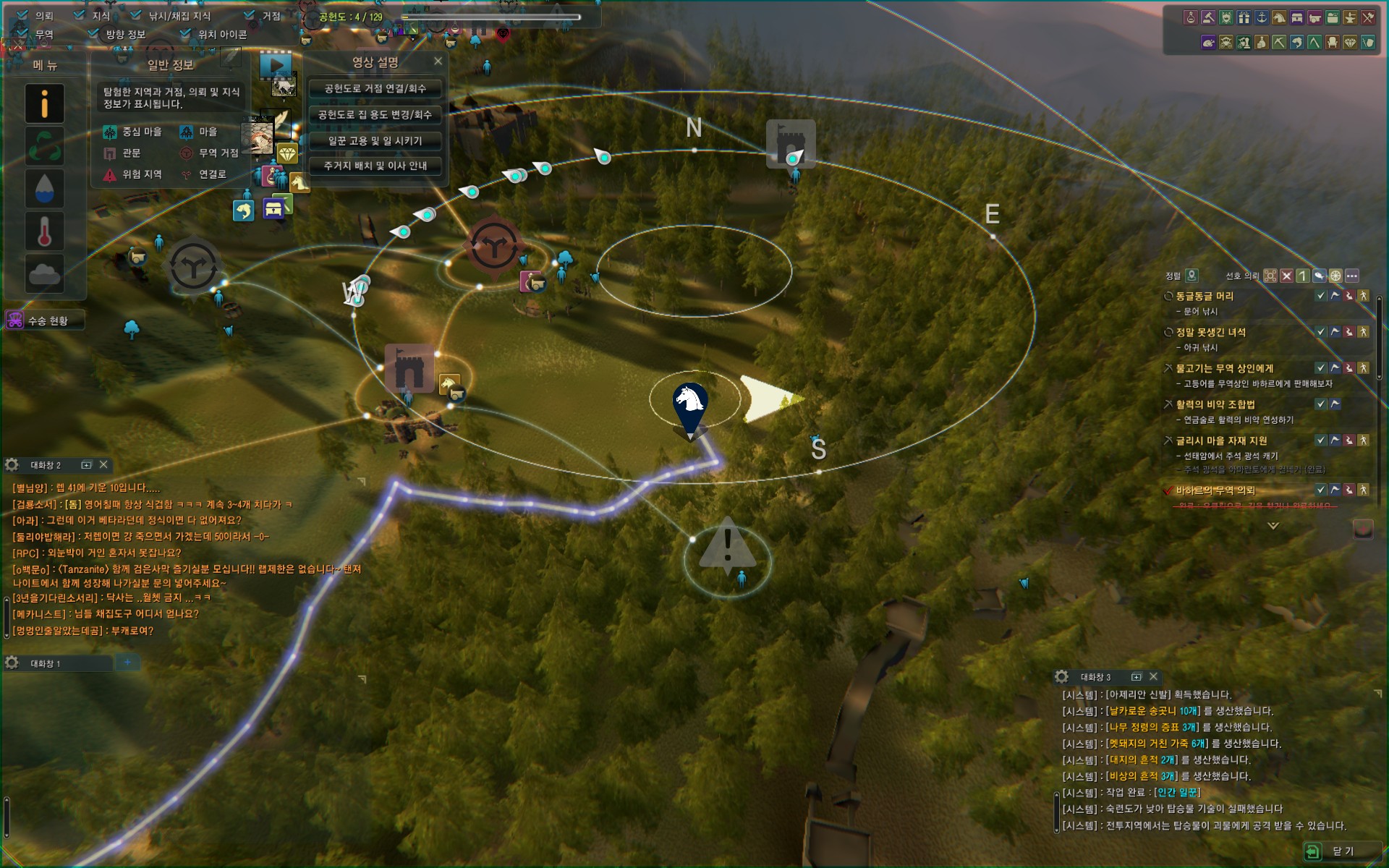1389x868 pixels.
Task: Toggle the 거점 filter checkbox
Action: coord(250,15)
